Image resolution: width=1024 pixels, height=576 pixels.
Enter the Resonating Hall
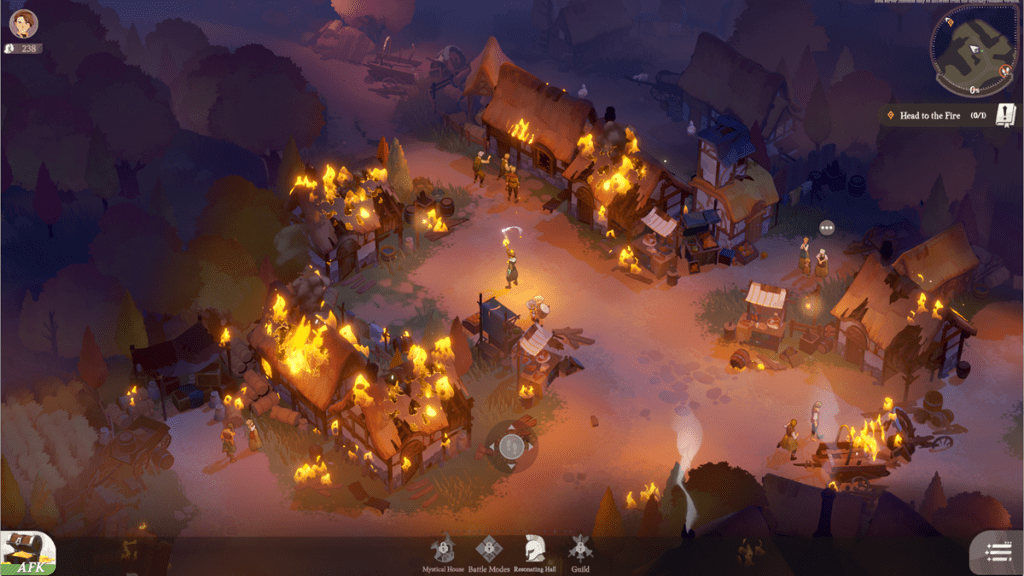pyautogui.click(x=534, y=551)
